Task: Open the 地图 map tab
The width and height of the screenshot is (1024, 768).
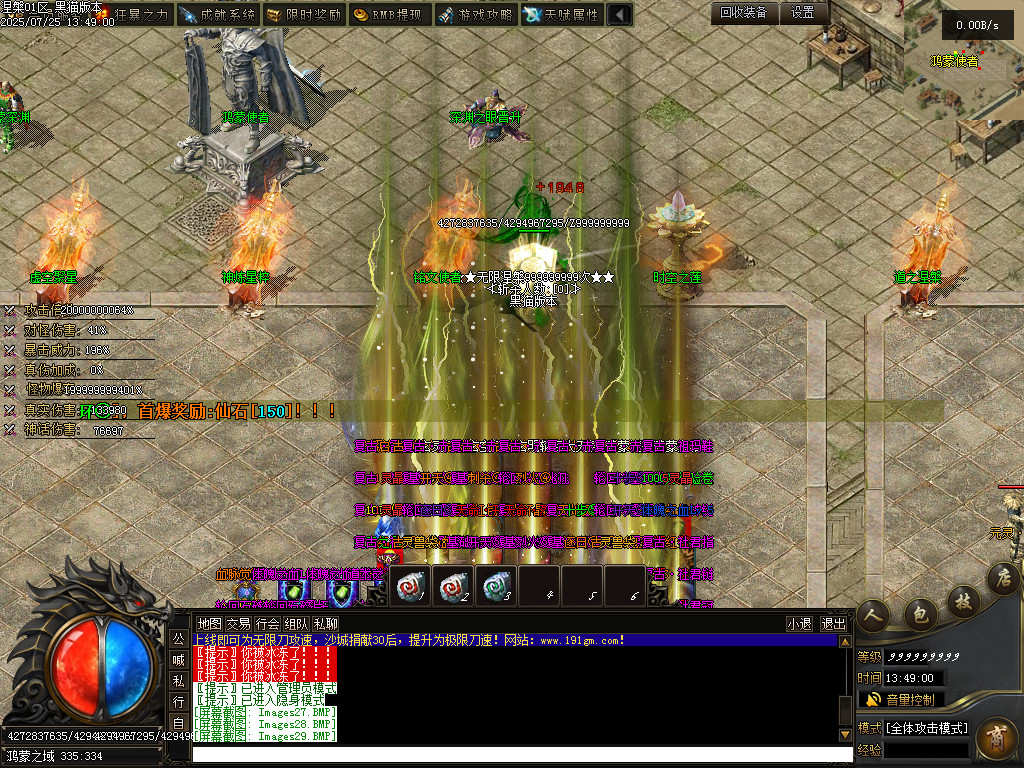Action: 209,623
